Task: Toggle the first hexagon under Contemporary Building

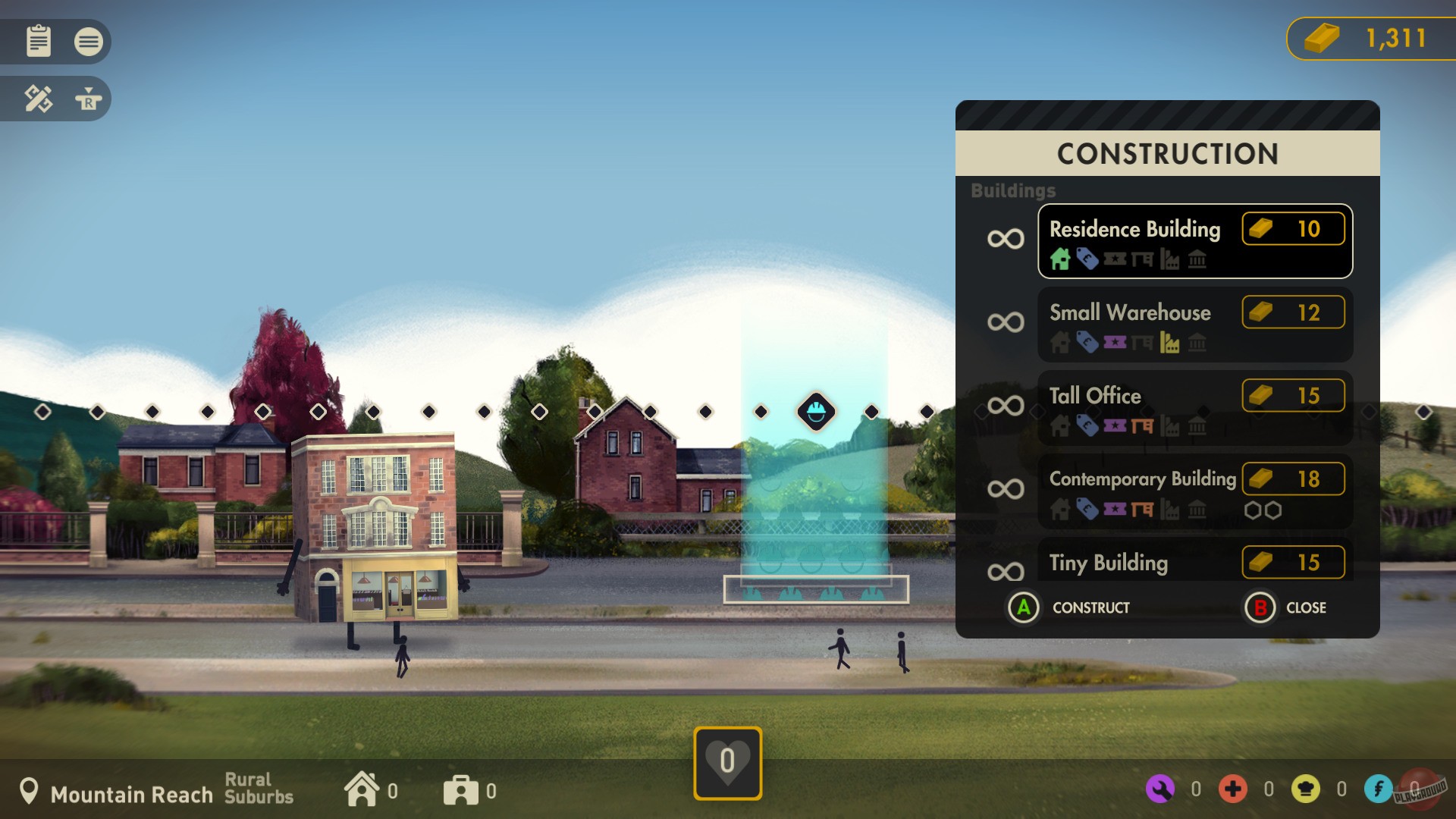Action: [1252, 510]
